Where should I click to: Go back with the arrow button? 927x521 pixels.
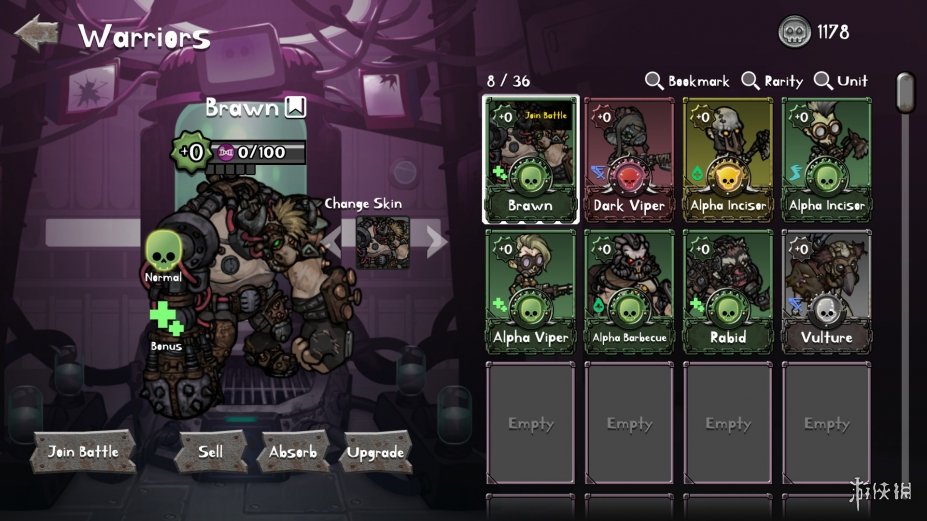[x=38, y=34]
